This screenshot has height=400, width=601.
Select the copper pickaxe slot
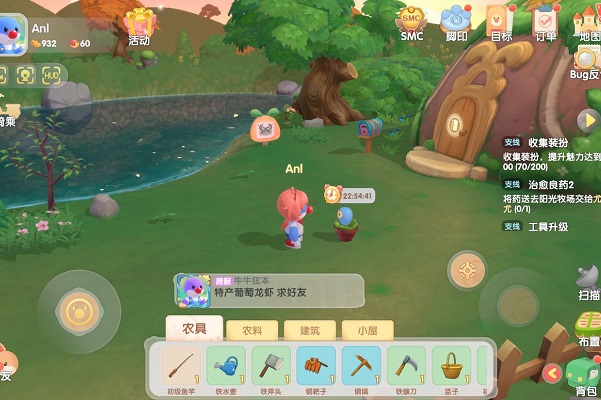(x=361, y=365)
